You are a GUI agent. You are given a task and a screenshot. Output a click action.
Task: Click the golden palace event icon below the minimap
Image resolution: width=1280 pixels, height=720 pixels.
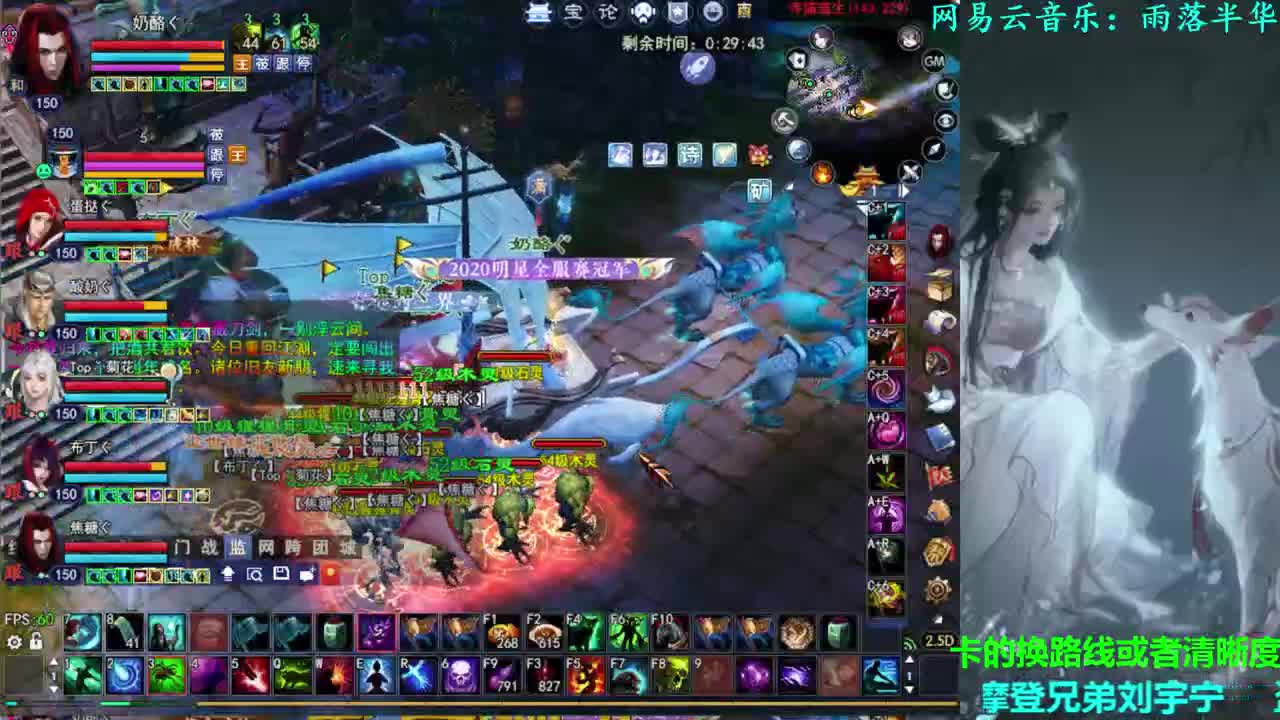pos(866,176)
